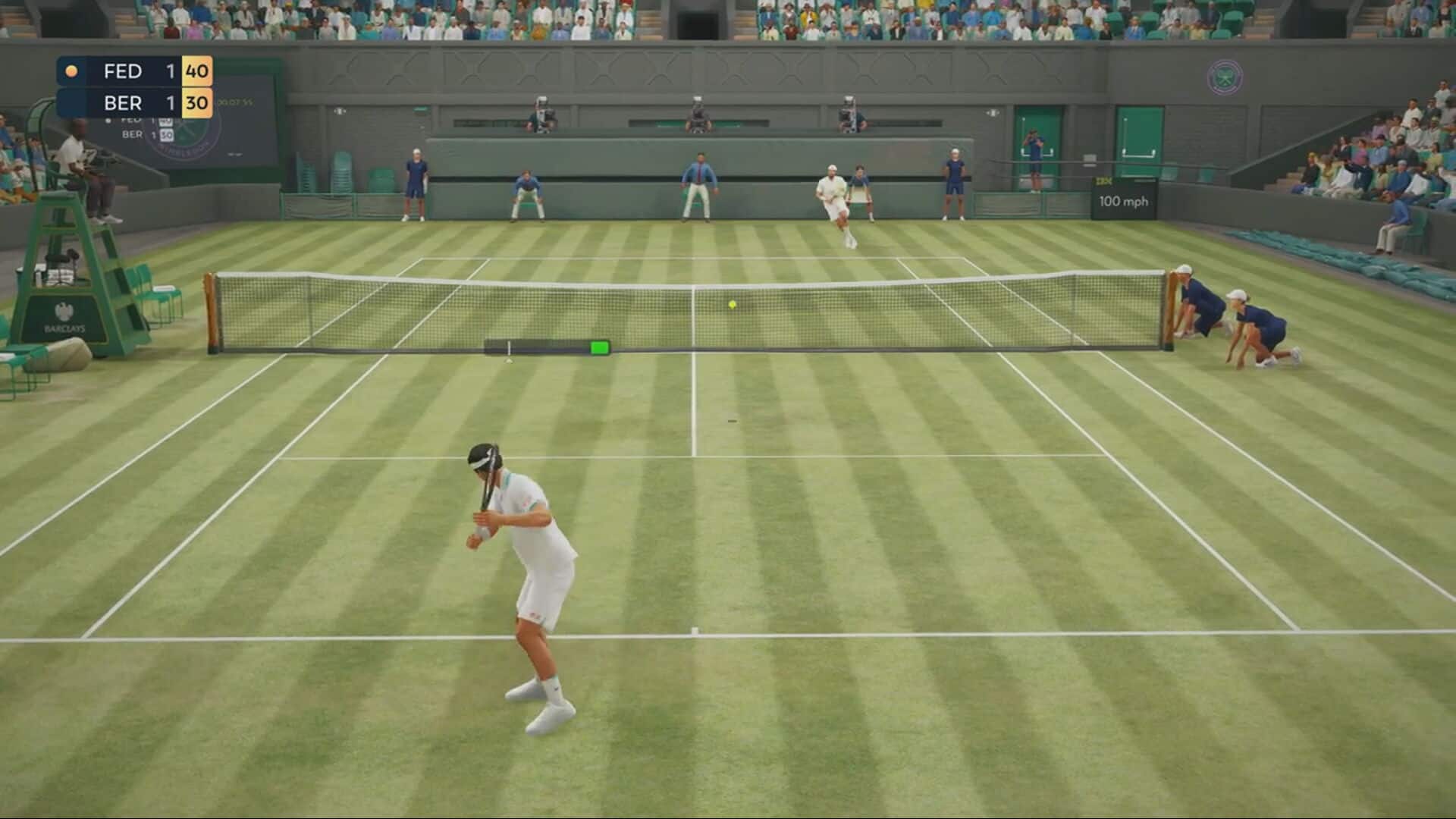Screen dimensions: 1456x819
Task: Select the FED score box showing 40
Action: [x=197, y=71]
